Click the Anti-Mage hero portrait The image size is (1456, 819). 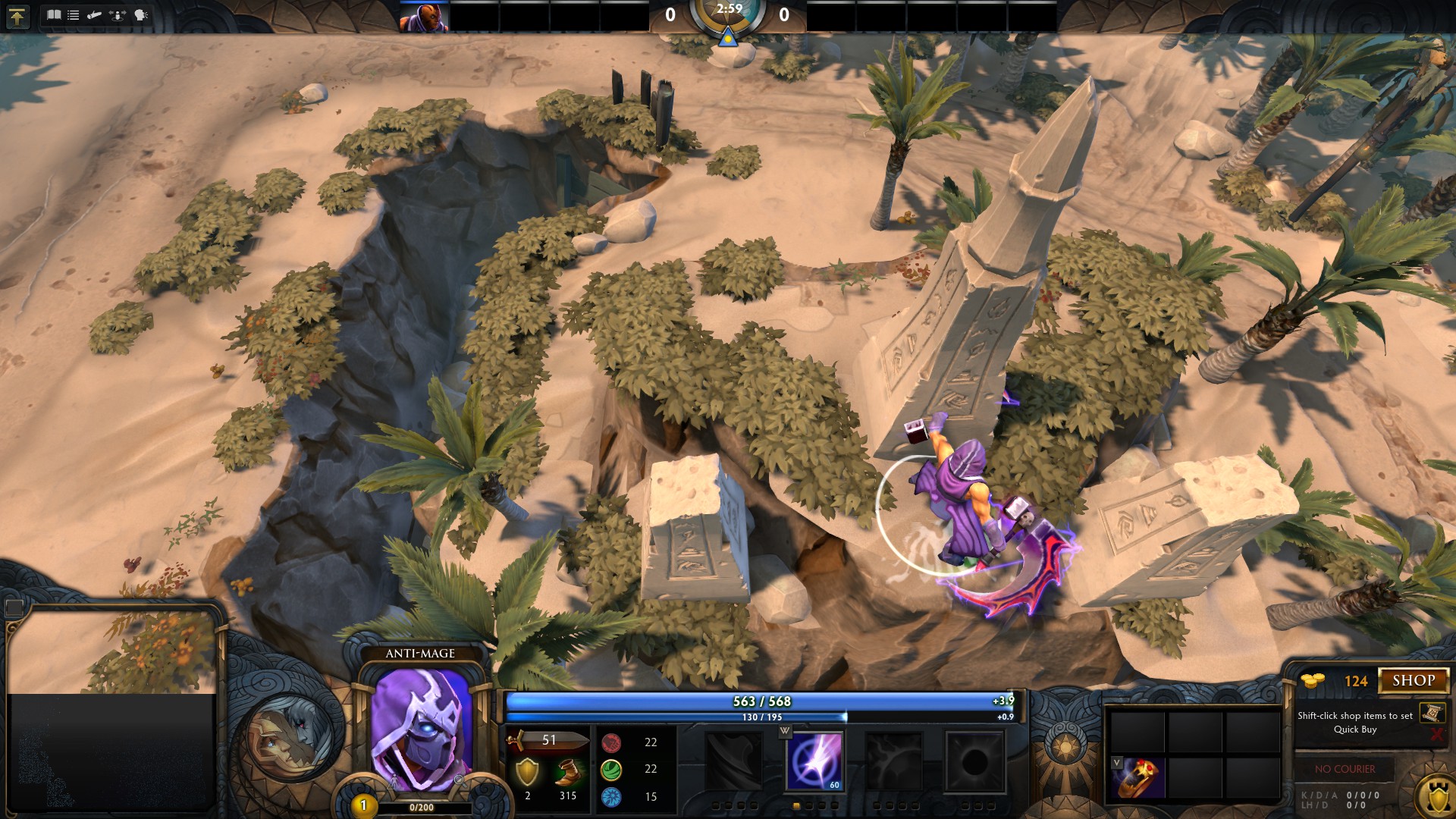pyautogui.click(x=421, y=728)
